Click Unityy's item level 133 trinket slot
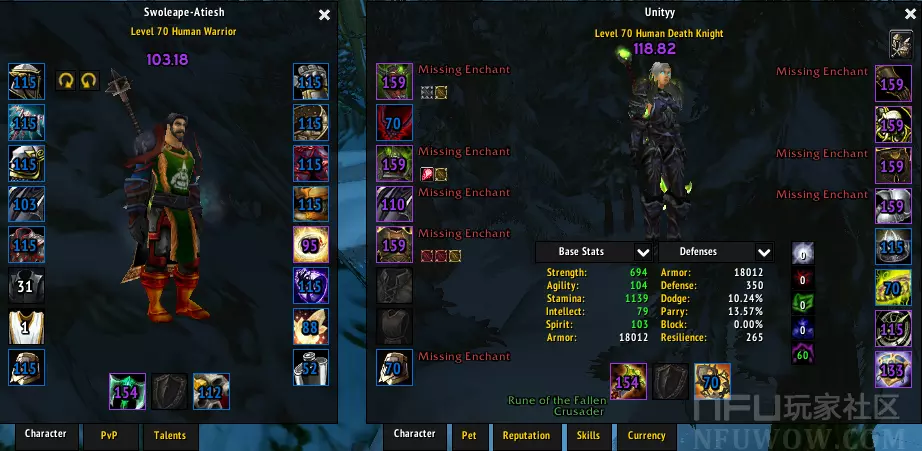The image size is (922, 451). pyautogui.click(x=893, y=368)
